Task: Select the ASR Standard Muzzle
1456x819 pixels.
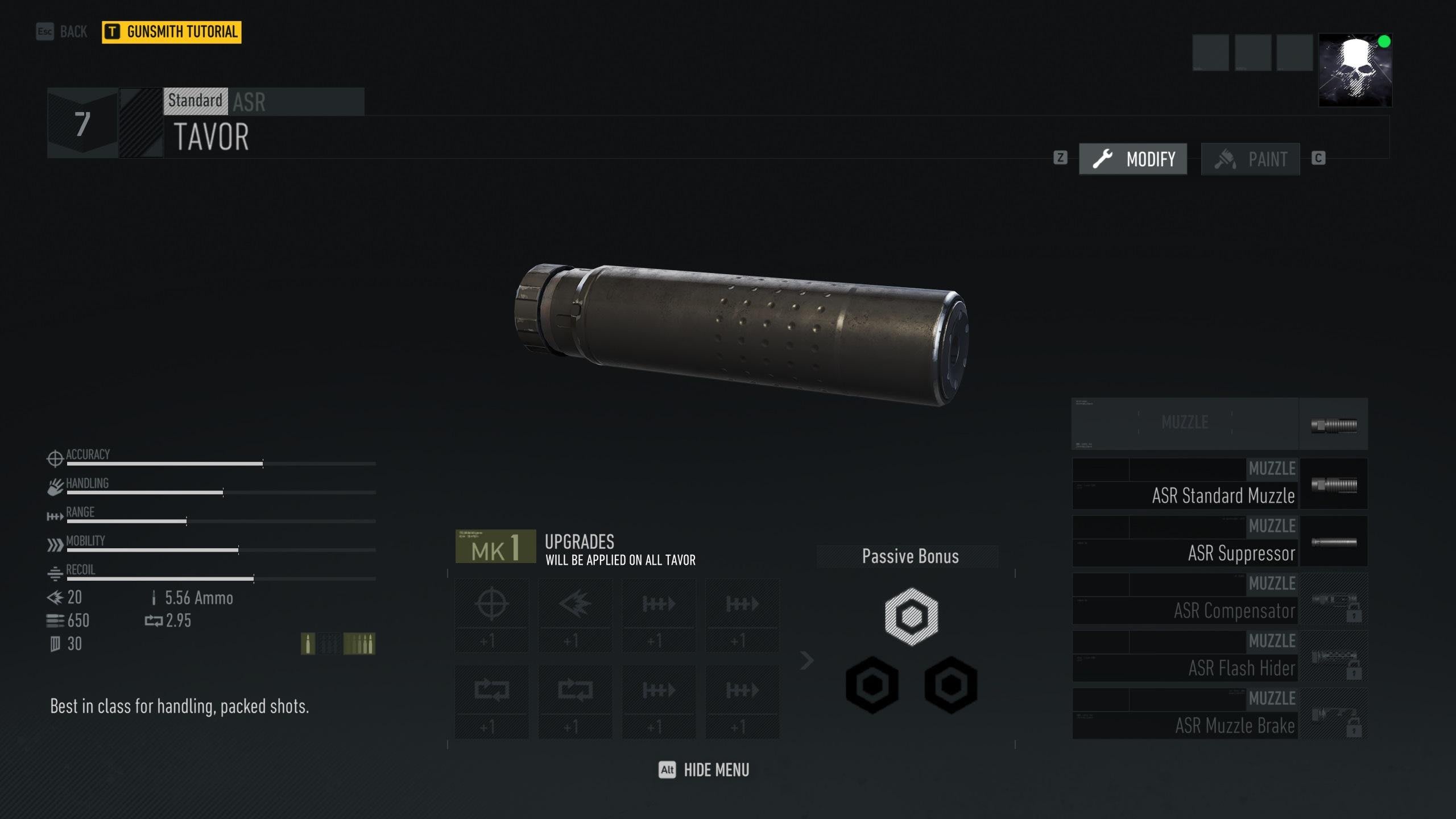Action: click(1219, 484)
